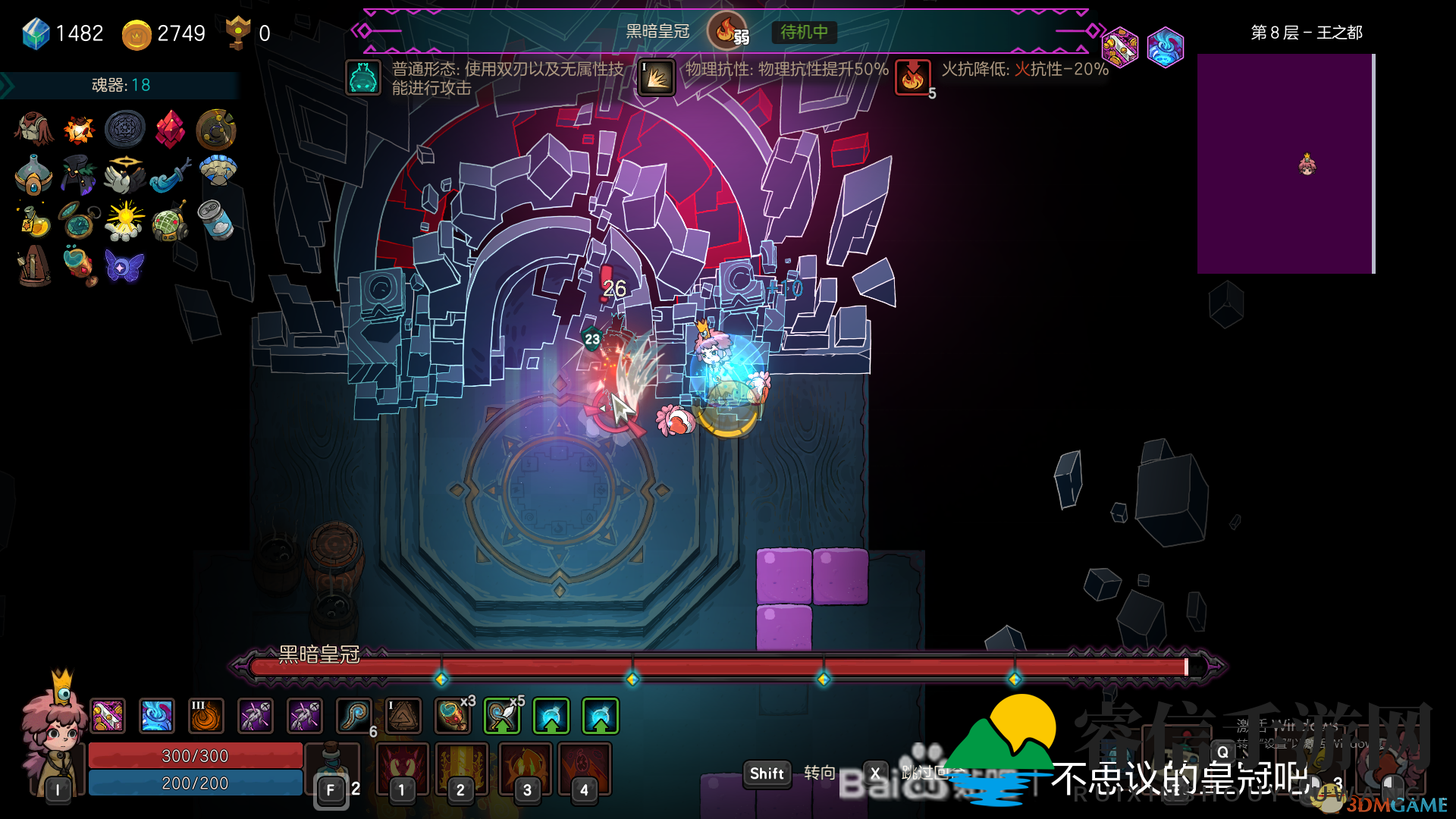Select the pocket compass relic
Image resolution: width=1456 pixels, height=819 pixels.
tap(79, 220)
